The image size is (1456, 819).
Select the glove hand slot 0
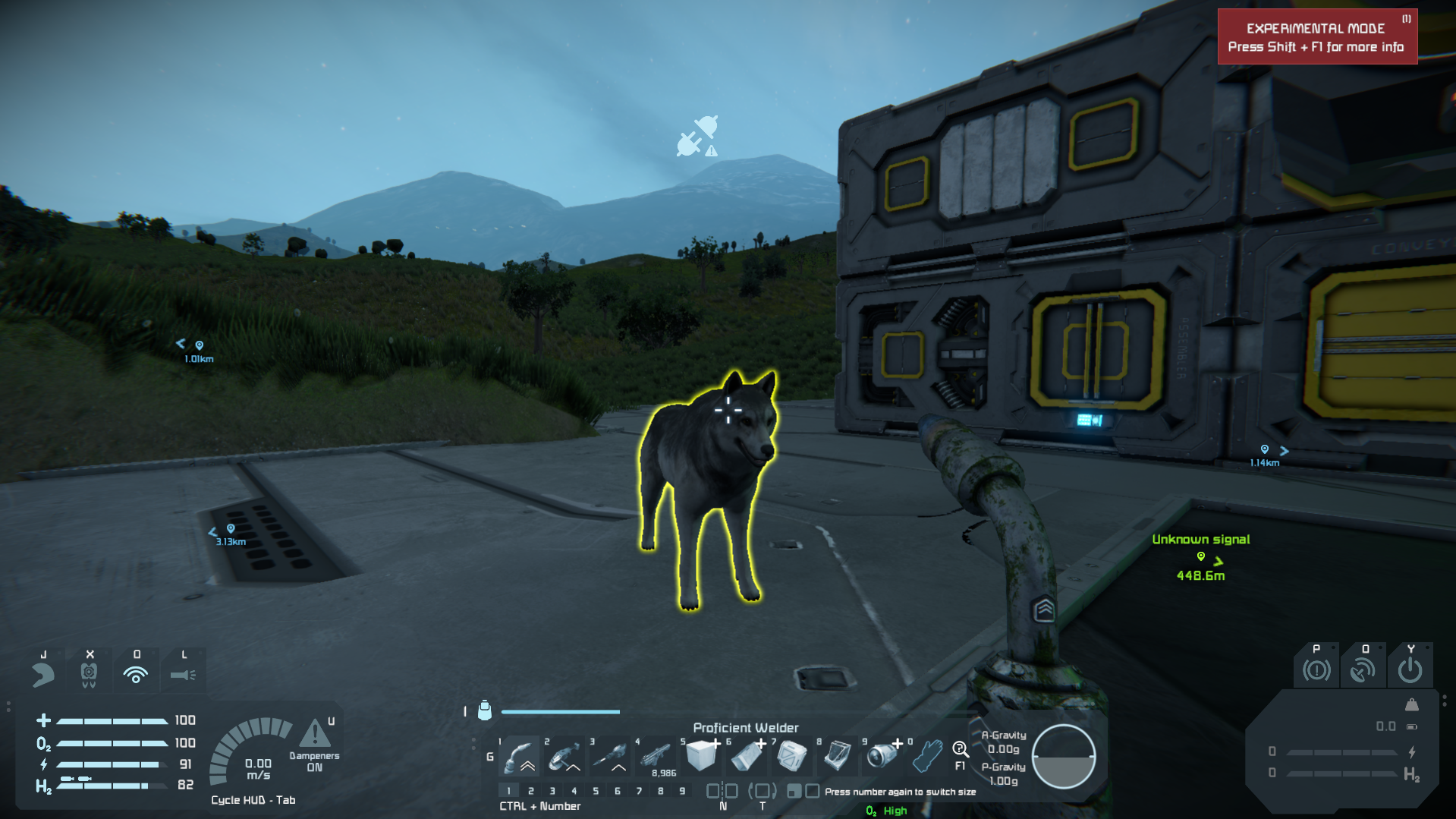[927, 756]
